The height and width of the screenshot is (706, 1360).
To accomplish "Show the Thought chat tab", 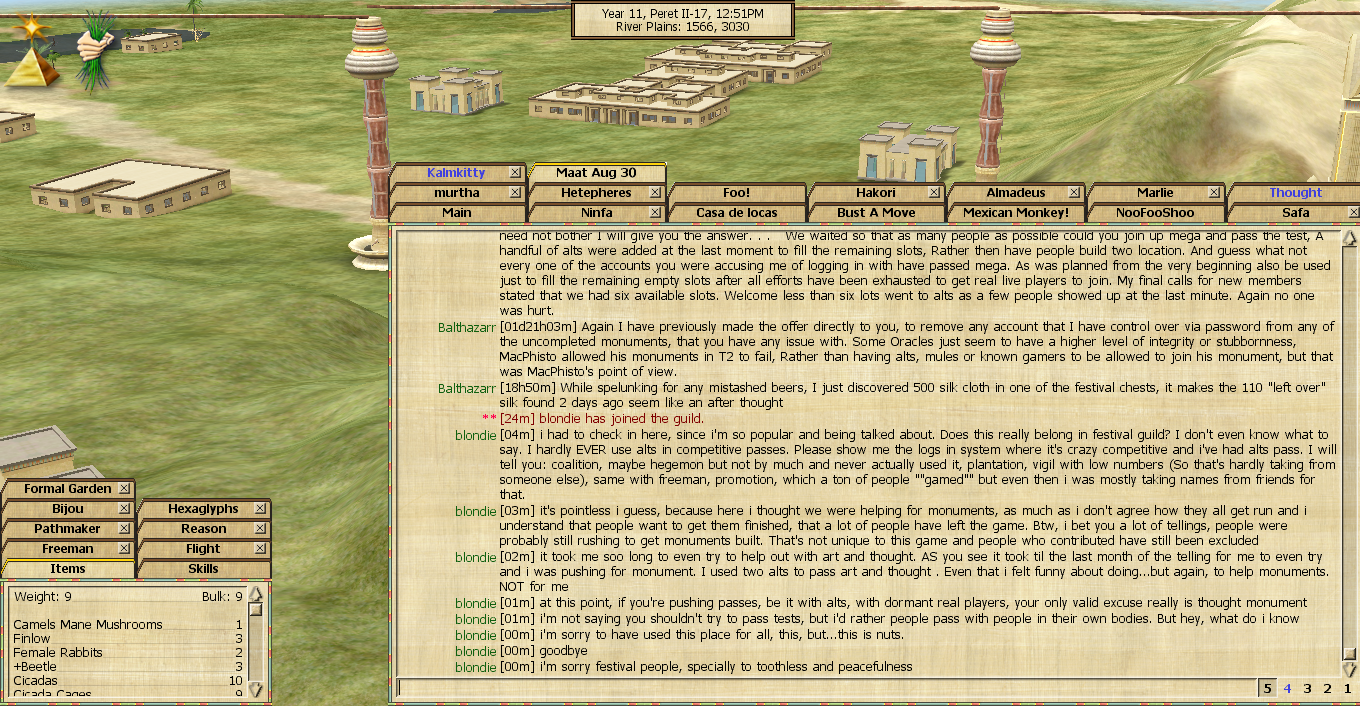I will pyautogui.click(x=1295, y=193).
